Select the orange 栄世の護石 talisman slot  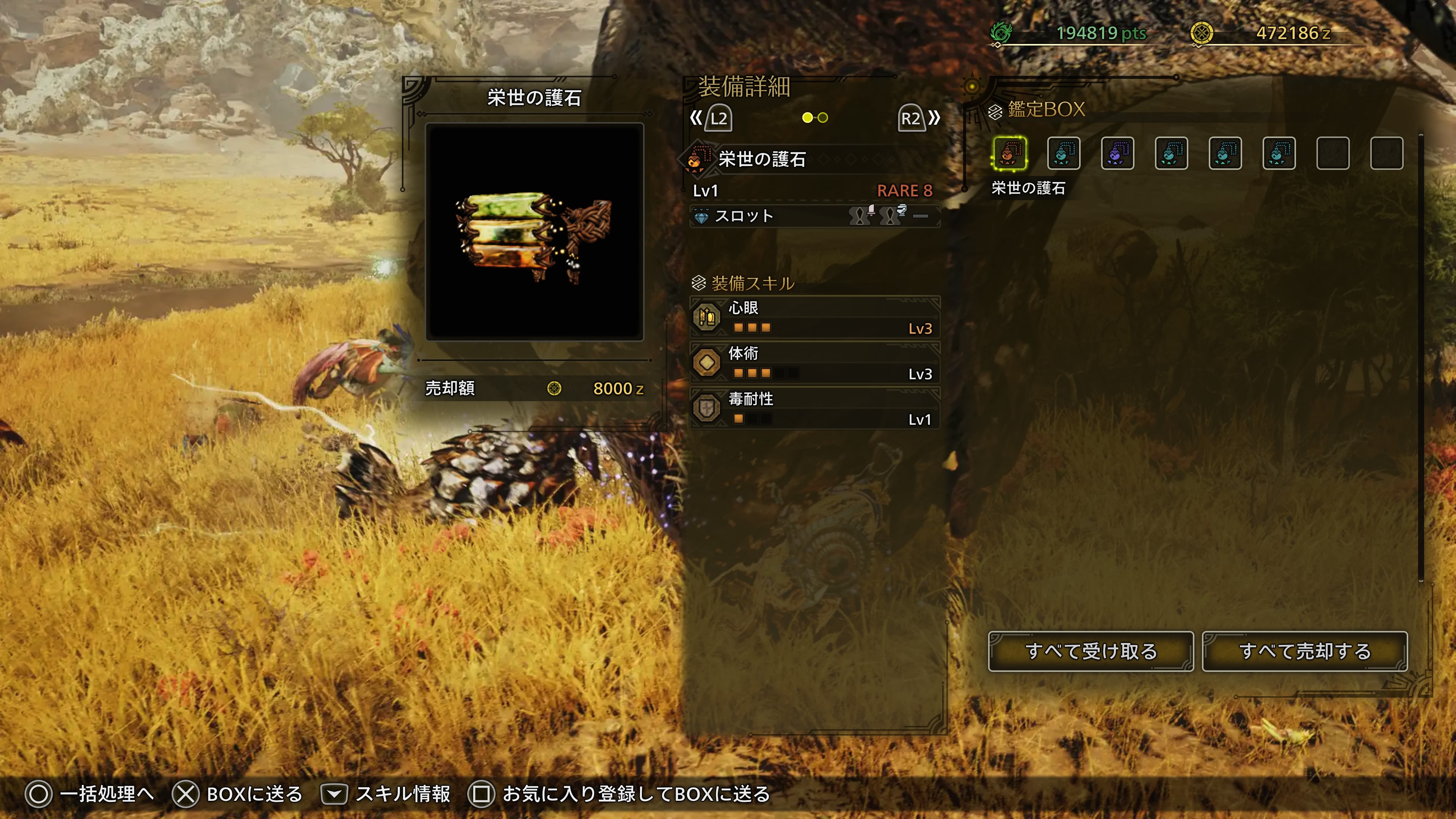pos(1010,153)
